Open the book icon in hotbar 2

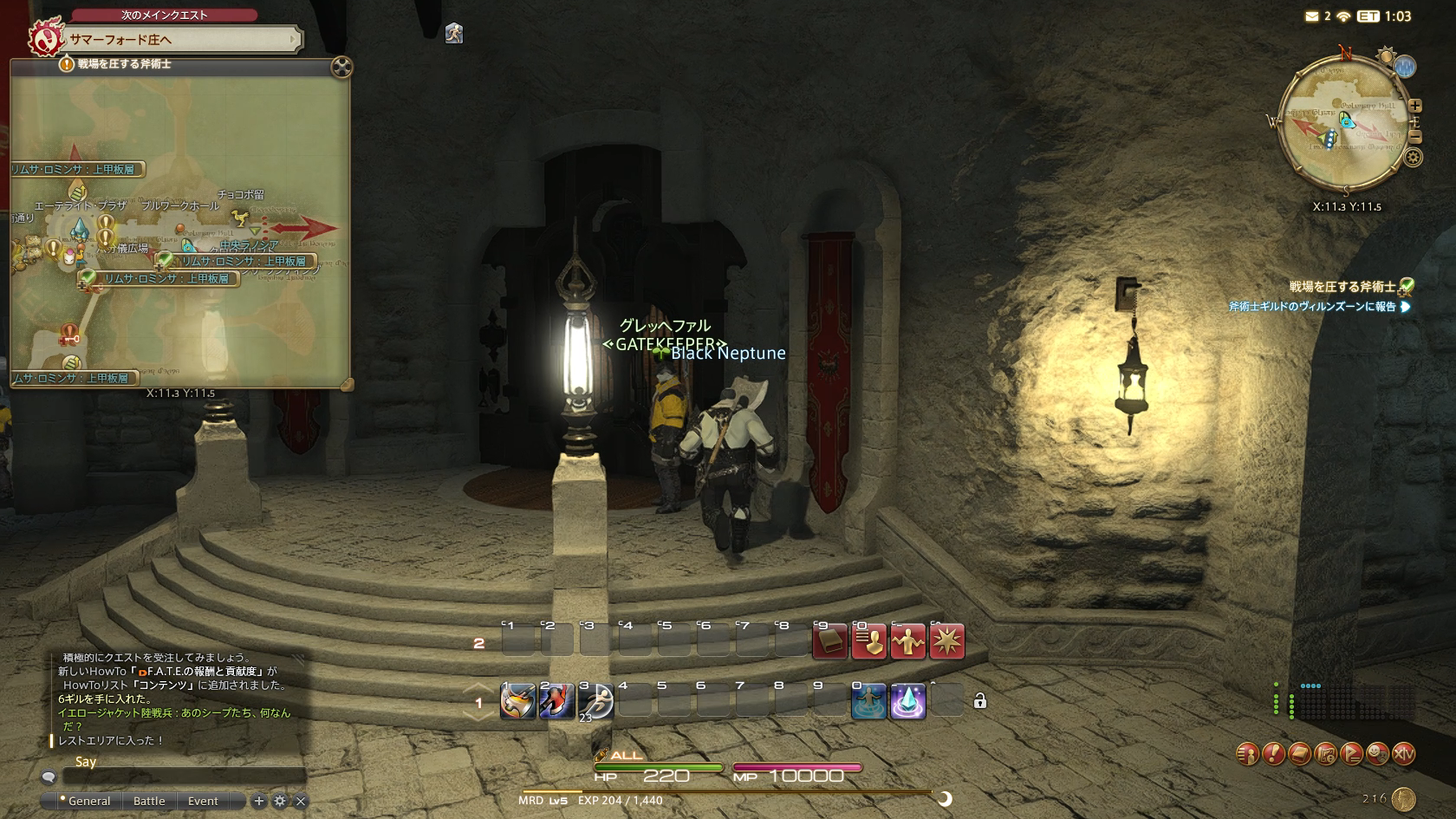click(829, 642)
